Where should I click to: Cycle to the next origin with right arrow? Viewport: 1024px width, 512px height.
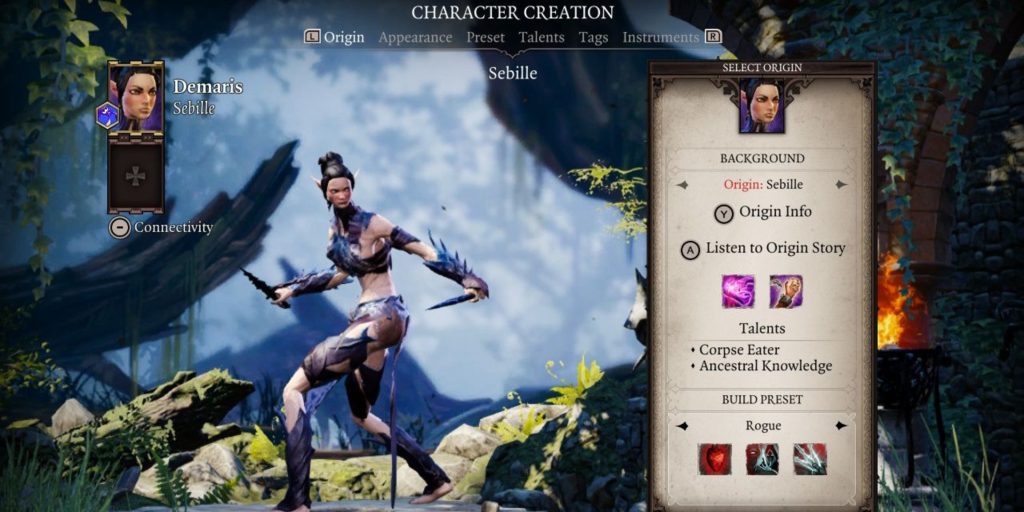coord(841,185)
